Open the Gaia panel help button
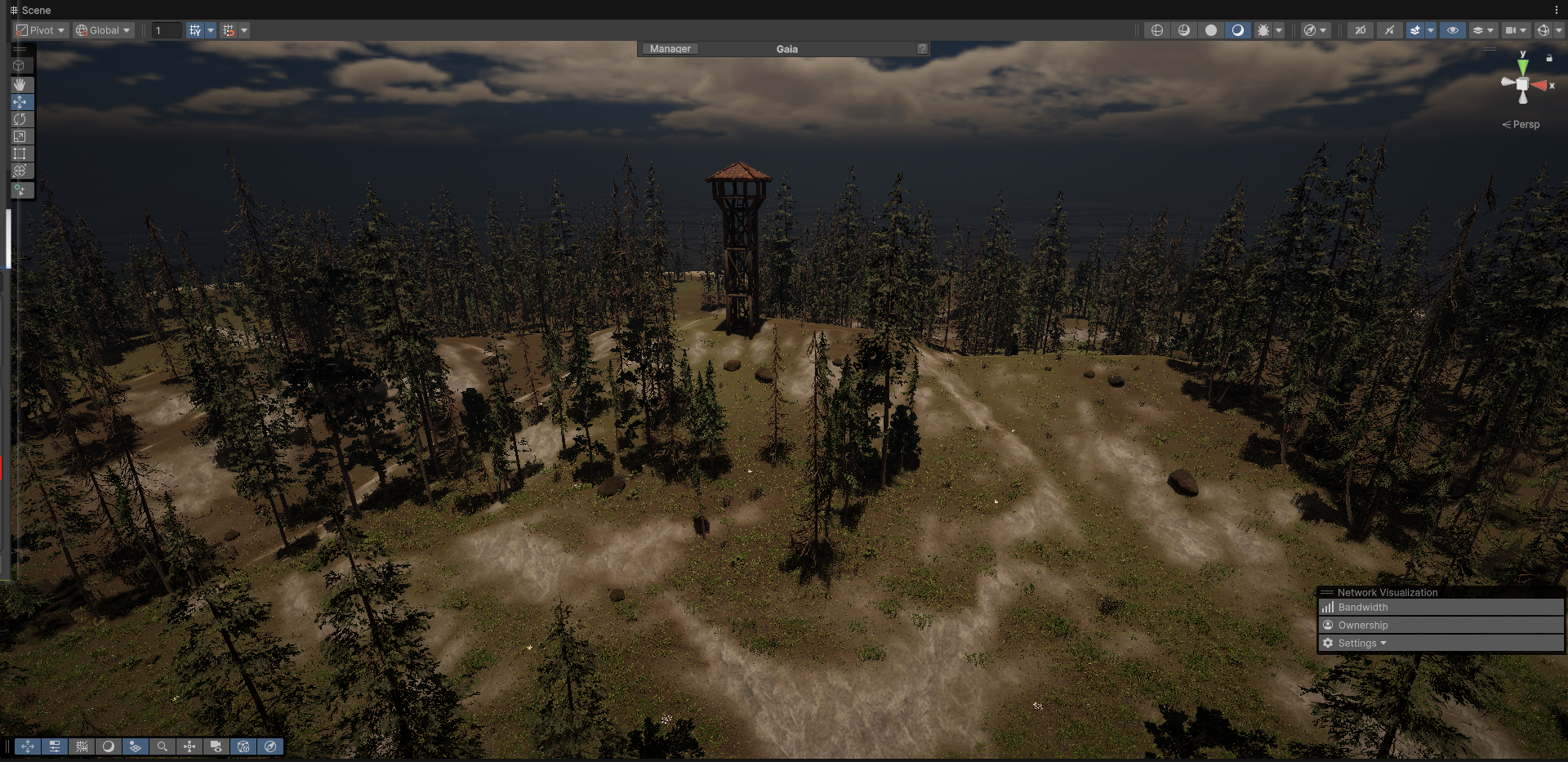This screenshot has height=762, width=1568. [x=922, y=49]
